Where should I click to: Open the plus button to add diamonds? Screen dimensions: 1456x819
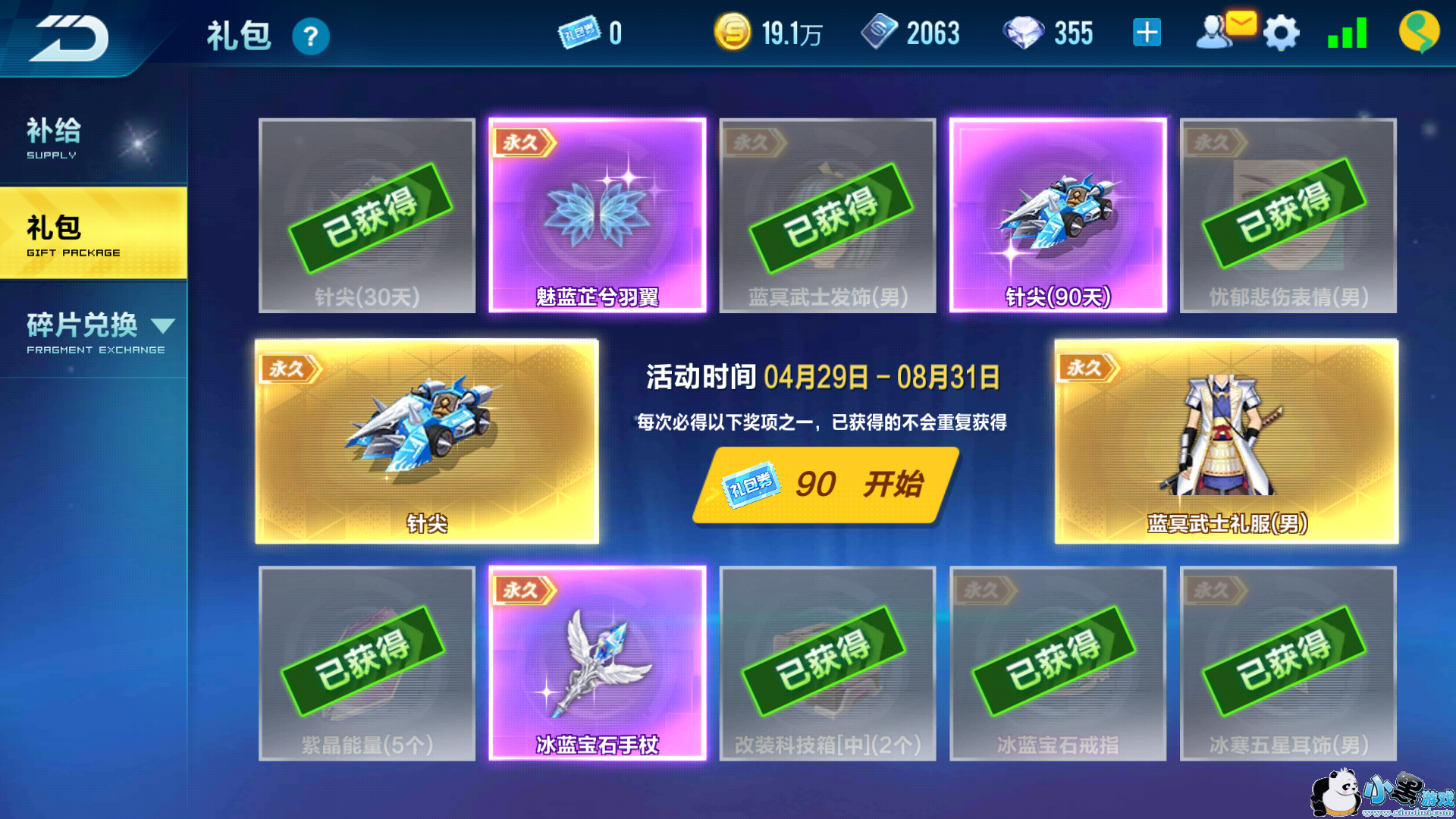click(1147, 32)
